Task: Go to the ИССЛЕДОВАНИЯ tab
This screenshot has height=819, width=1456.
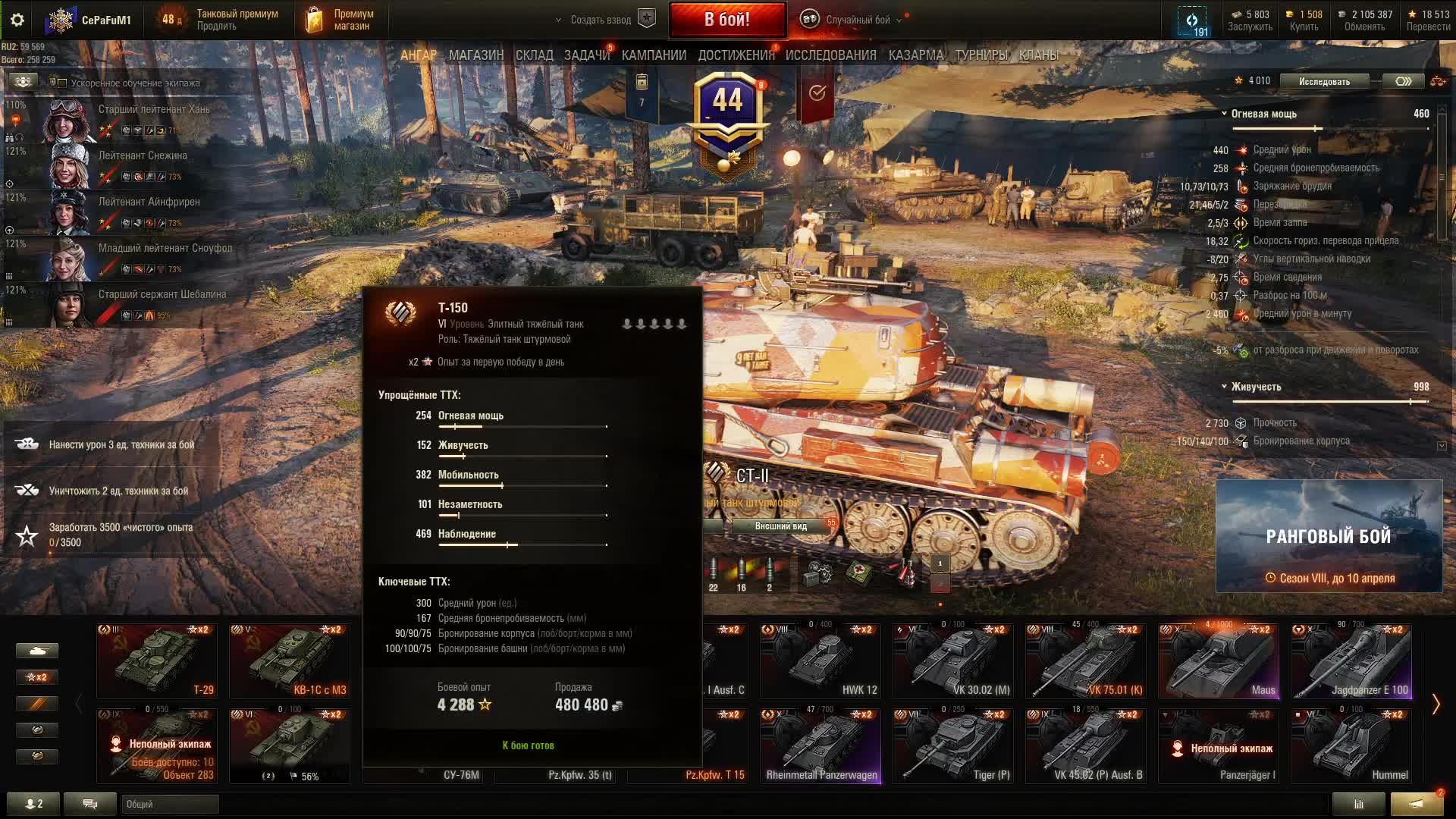Action: 830,55
